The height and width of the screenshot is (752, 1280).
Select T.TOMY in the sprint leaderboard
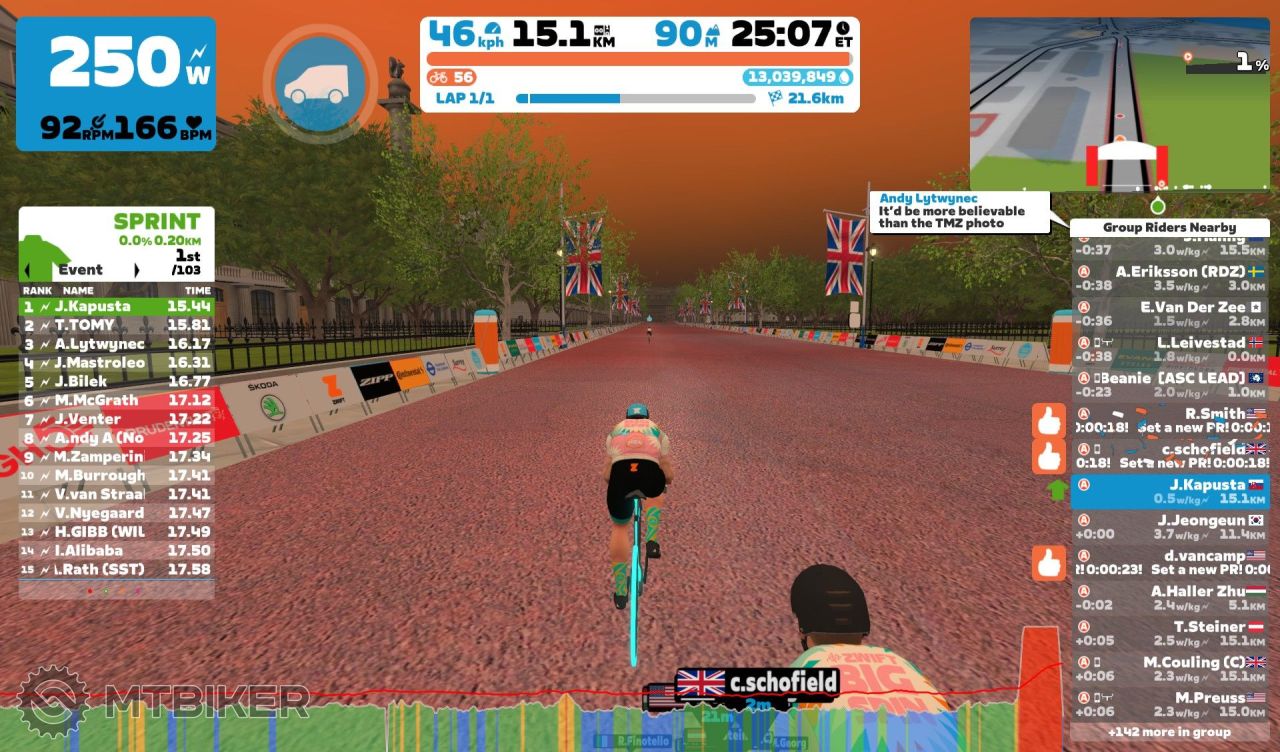(116, 325)
